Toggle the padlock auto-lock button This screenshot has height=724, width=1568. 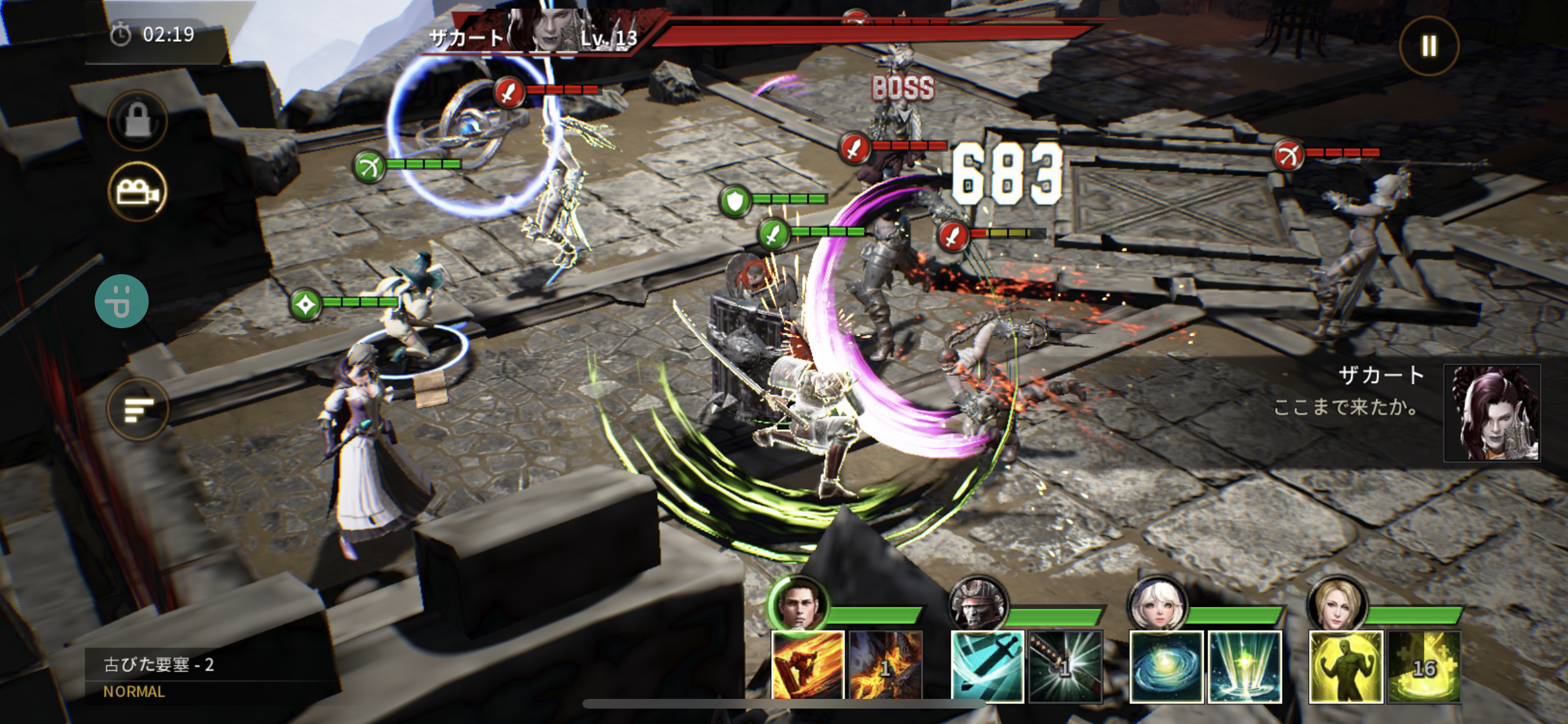click(x=138, y=120)
